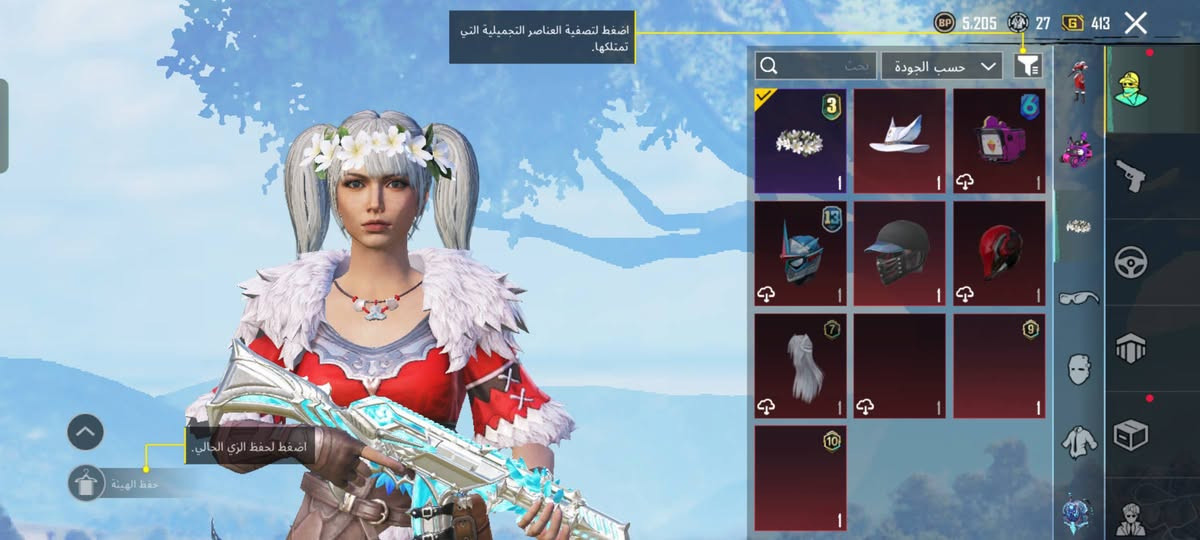
Task: Open the owned cosmetics filter
Action: point(1028,66)
